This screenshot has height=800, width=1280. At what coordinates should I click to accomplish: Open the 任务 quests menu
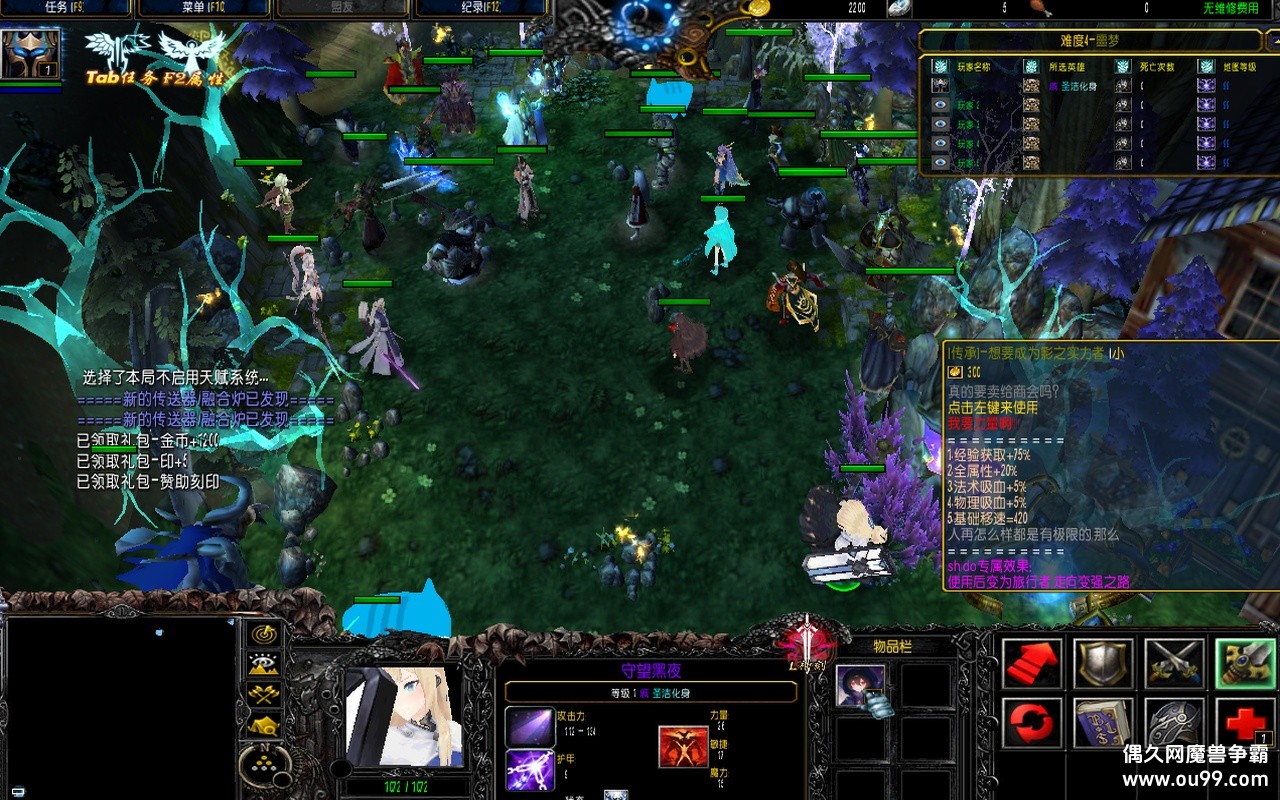pos(66,8)
